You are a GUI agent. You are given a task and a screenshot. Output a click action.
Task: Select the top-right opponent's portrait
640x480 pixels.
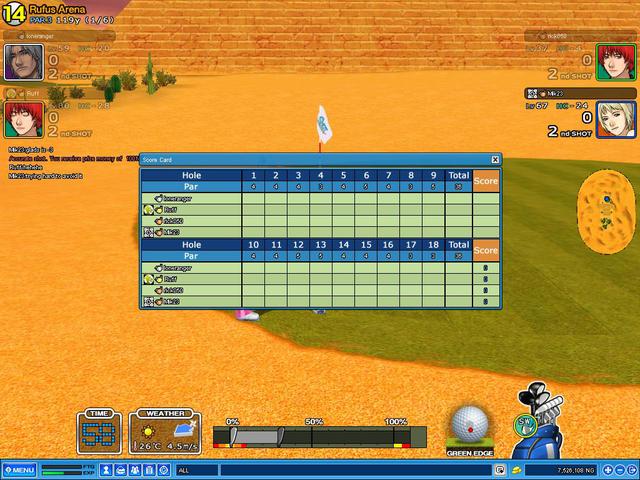614,62
